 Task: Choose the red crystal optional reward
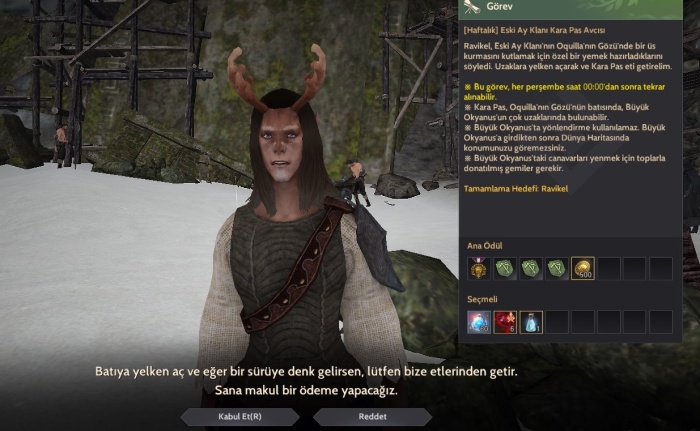tap(505, 321)
